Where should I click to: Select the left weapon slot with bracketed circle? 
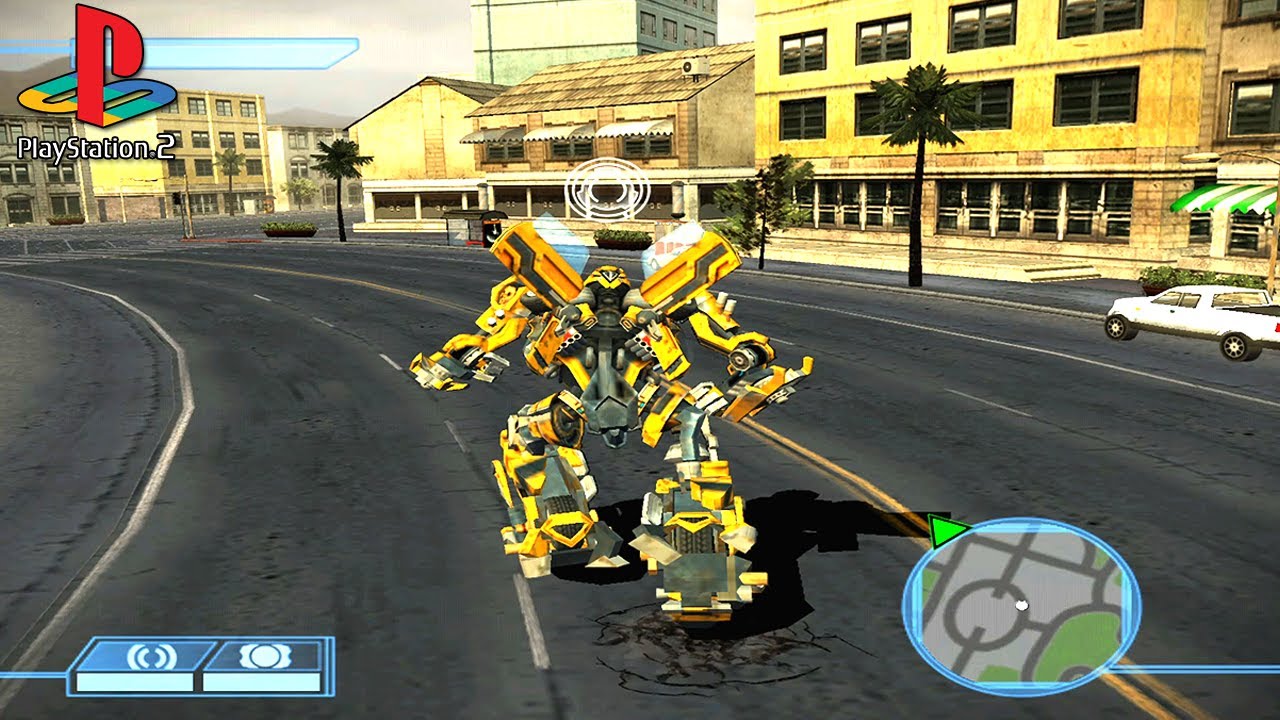click(x=151, y=657)
